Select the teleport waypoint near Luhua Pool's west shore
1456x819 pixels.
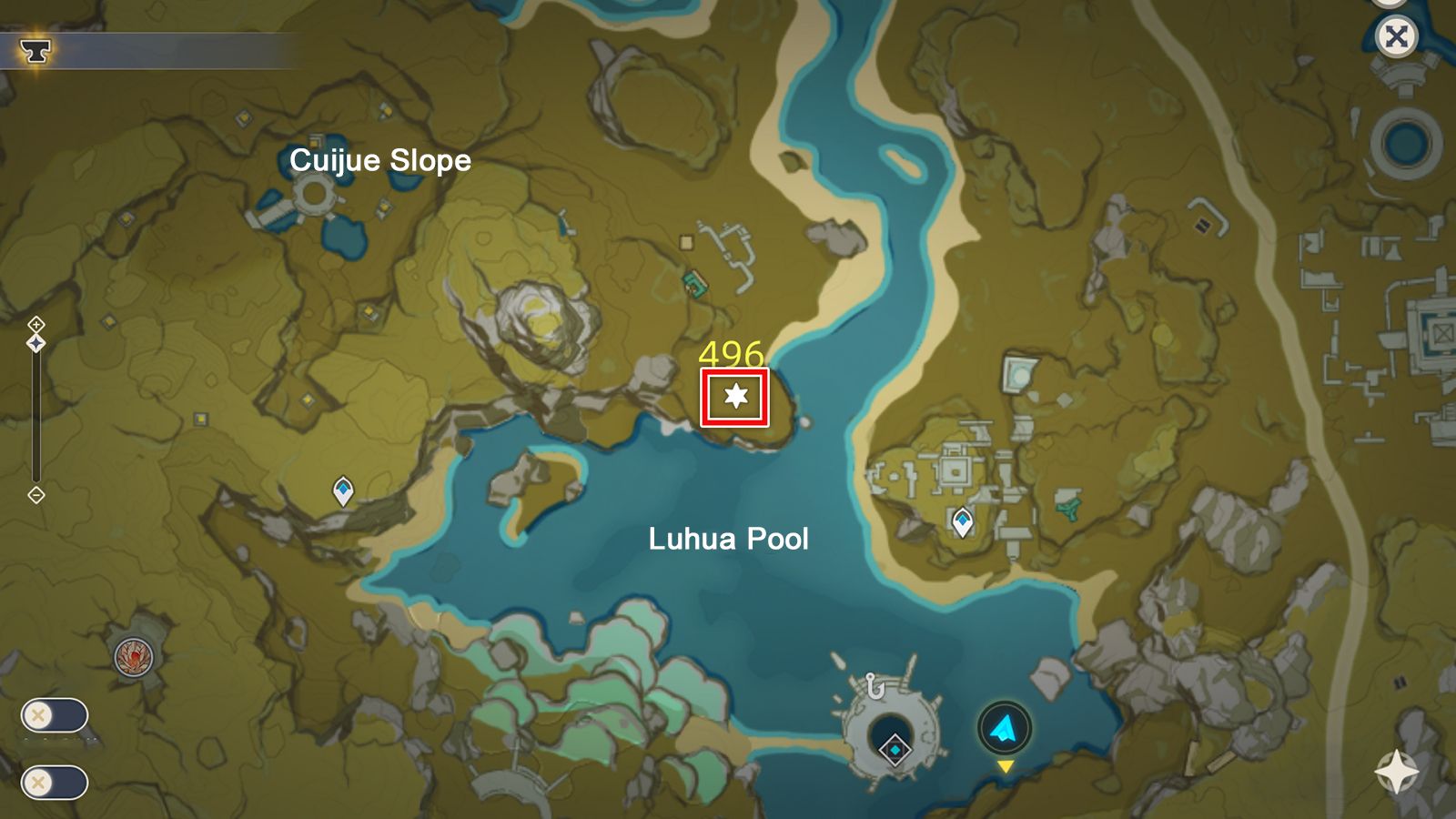coord(341,491)
